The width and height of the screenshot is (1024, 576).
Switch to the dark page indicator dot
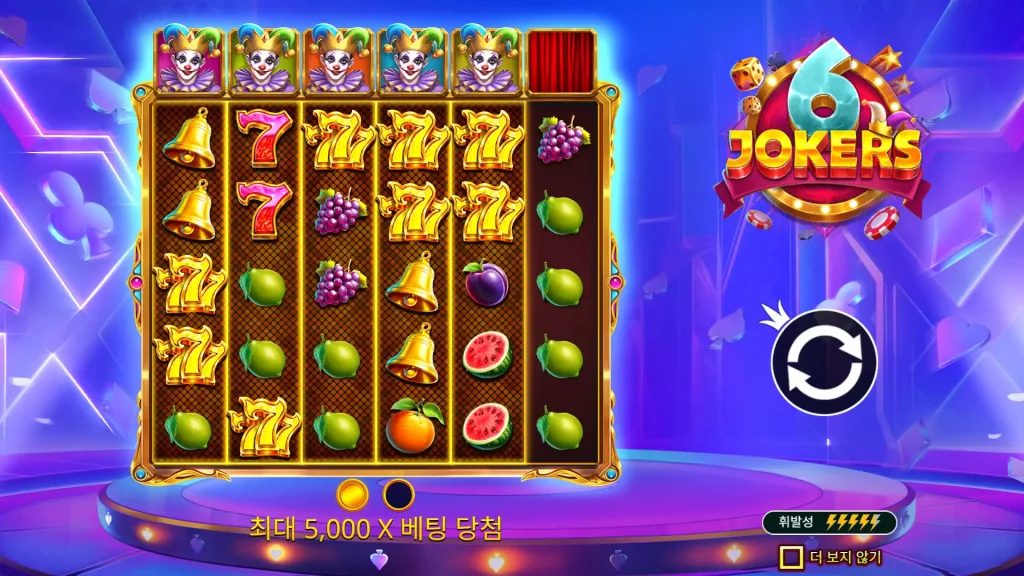point(399,494)
